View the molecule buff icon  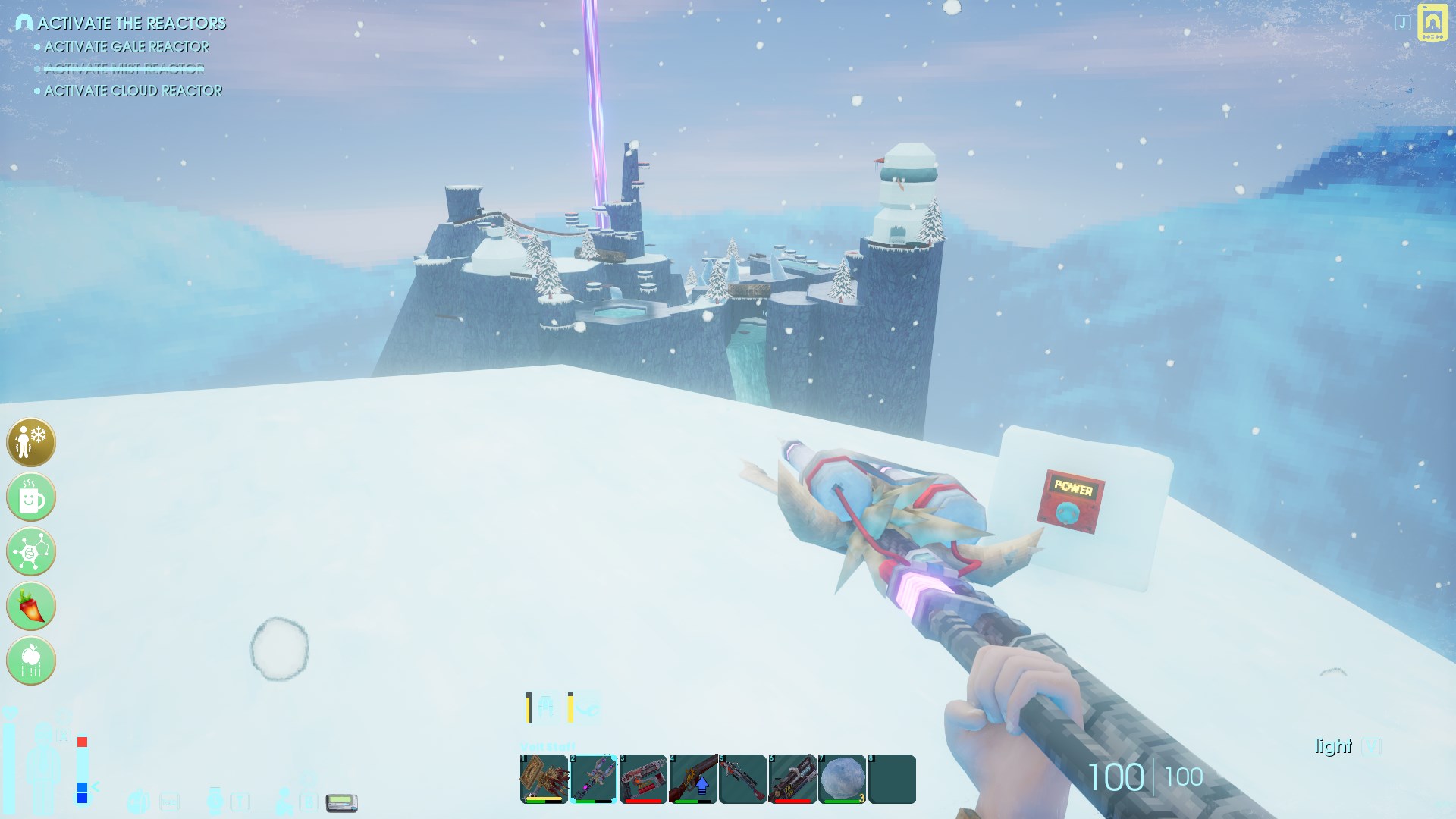pyautogui.click(x=31, y=552)
